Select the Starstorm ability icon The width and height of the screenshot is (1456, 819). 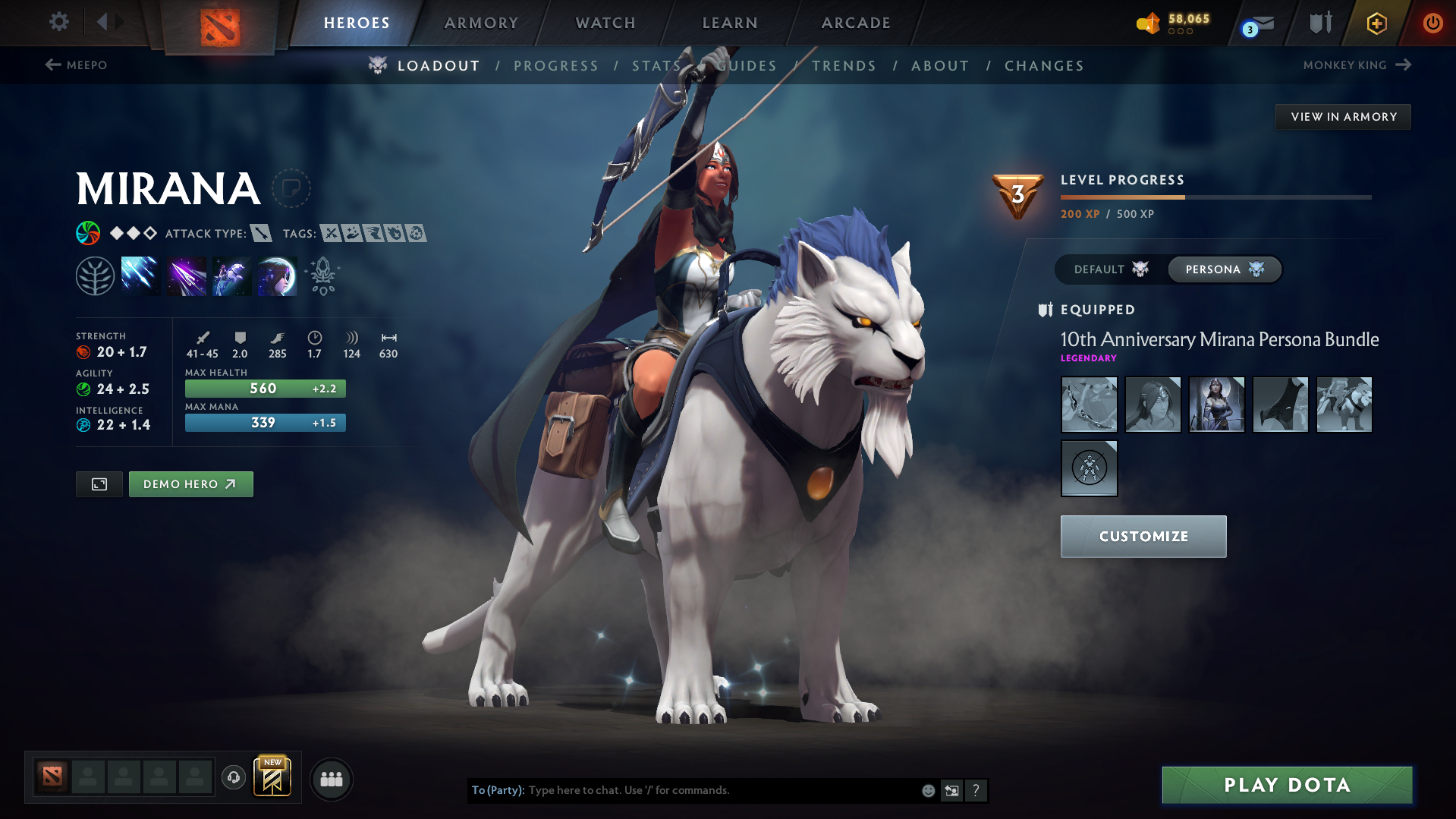click(x=140, y=275)
